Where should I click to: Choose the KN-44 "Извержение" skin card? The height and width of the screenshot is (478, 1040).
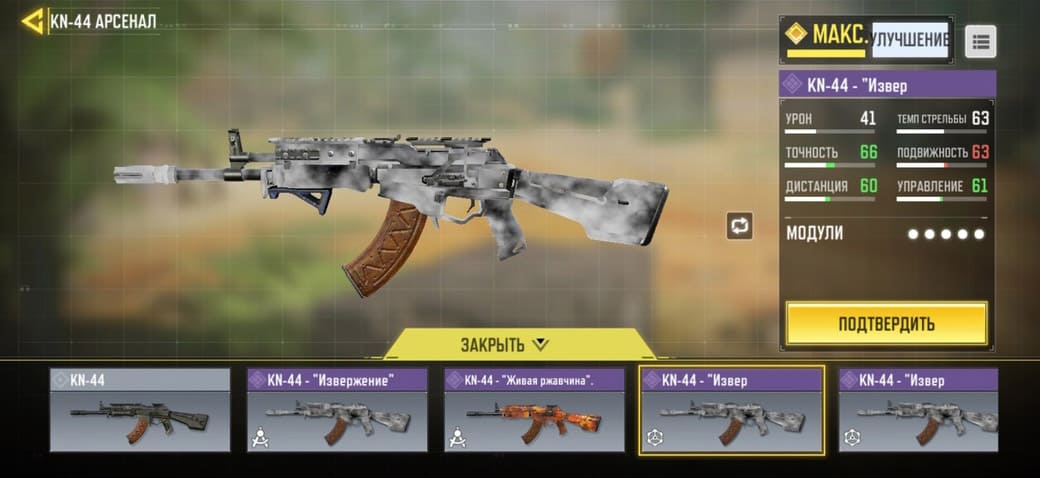click(337, 410)
